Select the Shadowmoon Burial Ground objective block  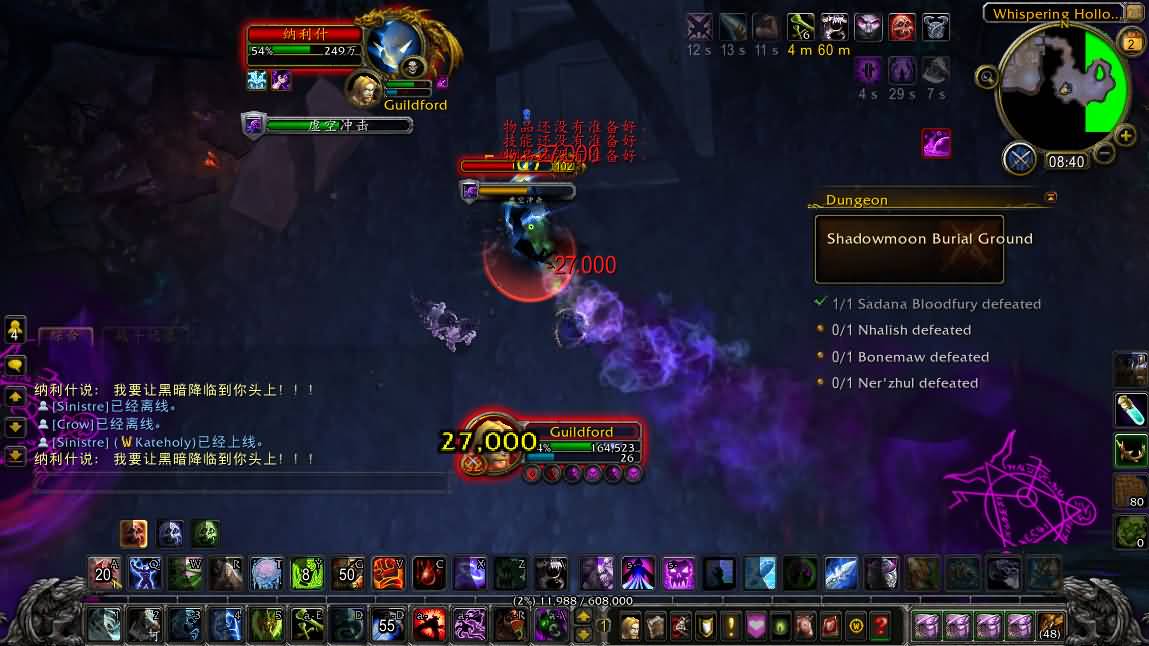909,248
